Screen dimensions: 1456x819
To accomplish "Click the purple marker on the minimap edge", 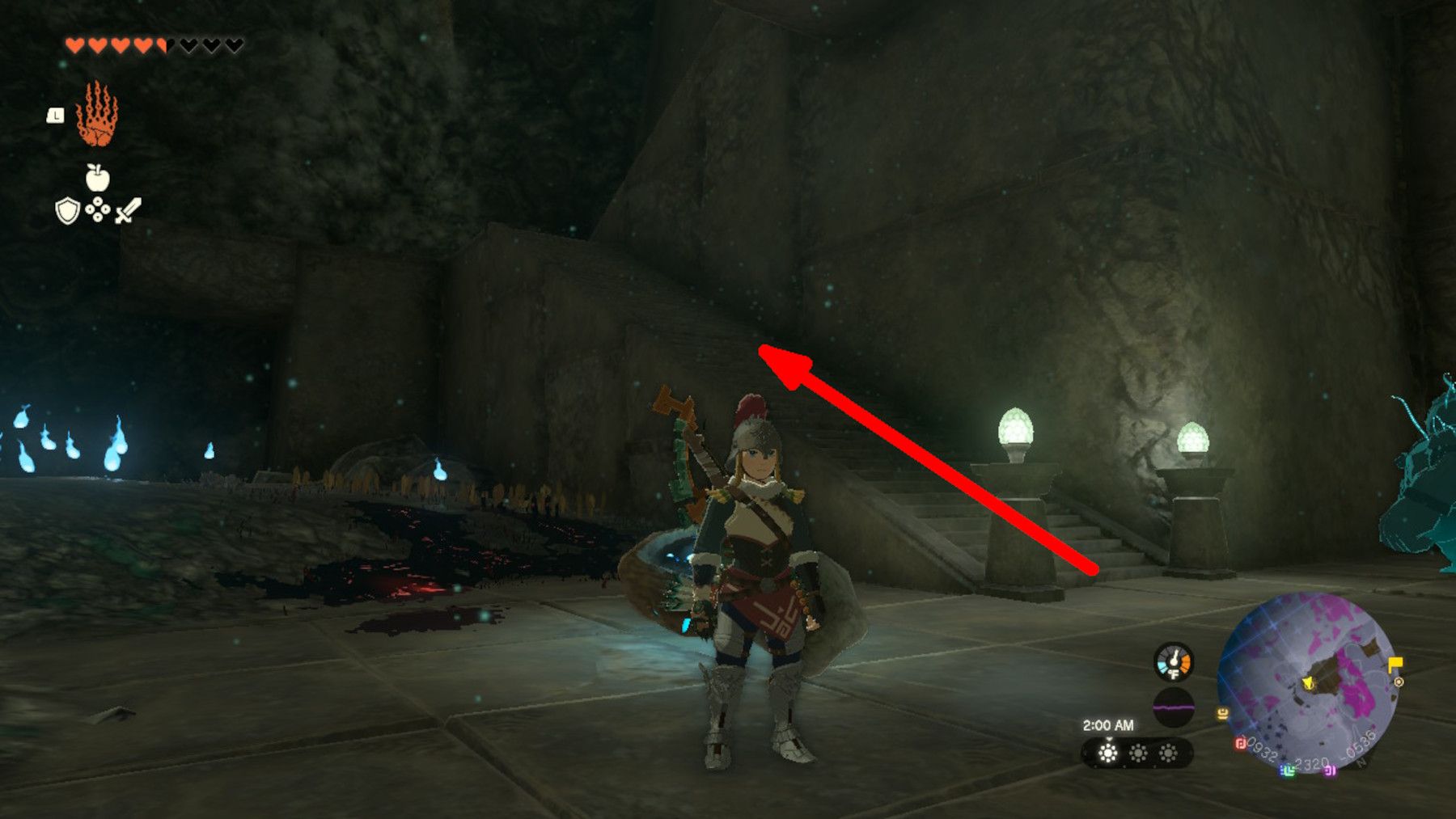I will pyautogui.click(x=1329, y=771).
